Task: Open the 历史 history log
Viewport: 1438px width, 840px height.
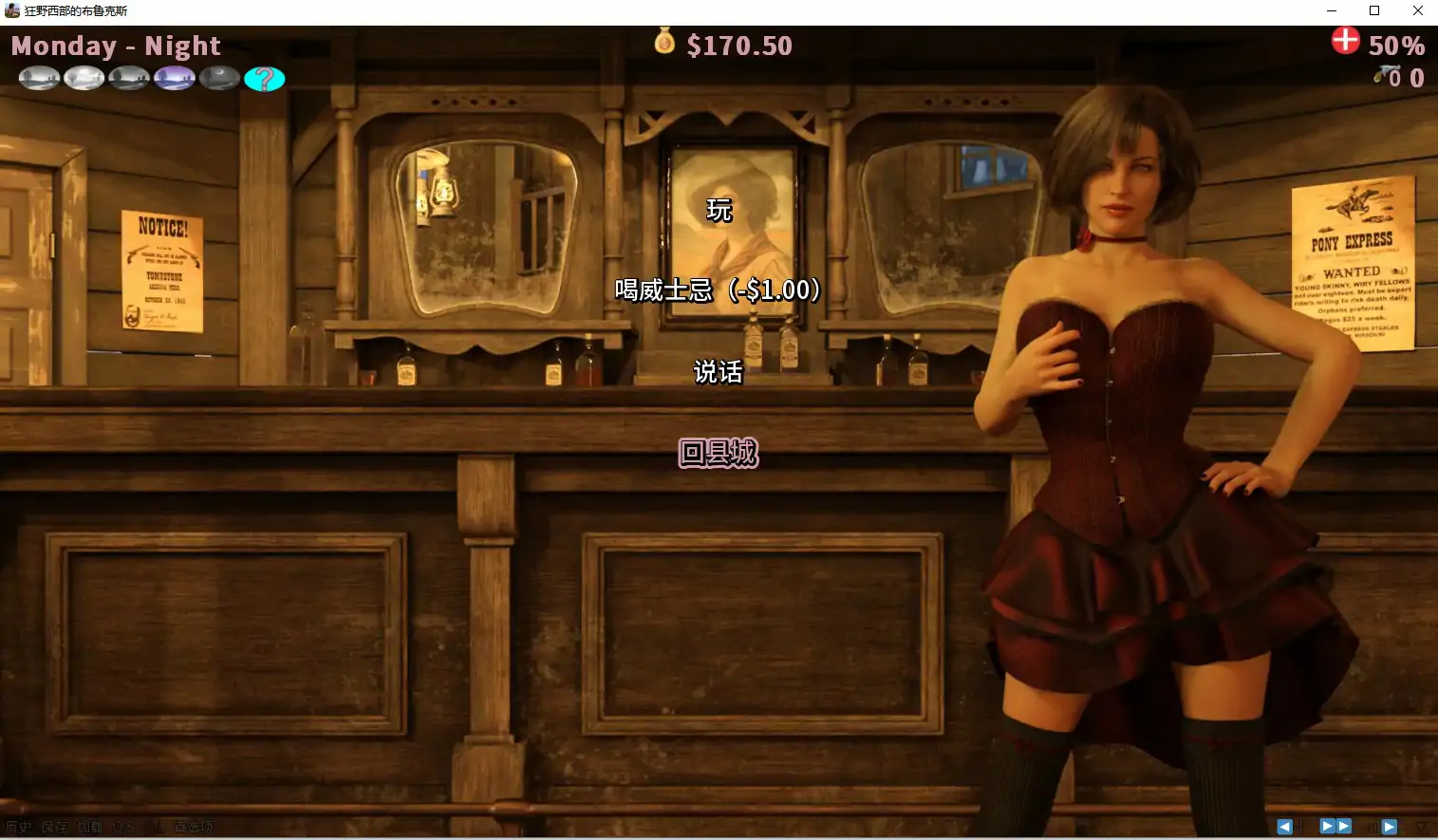Action: pos(18,827)
